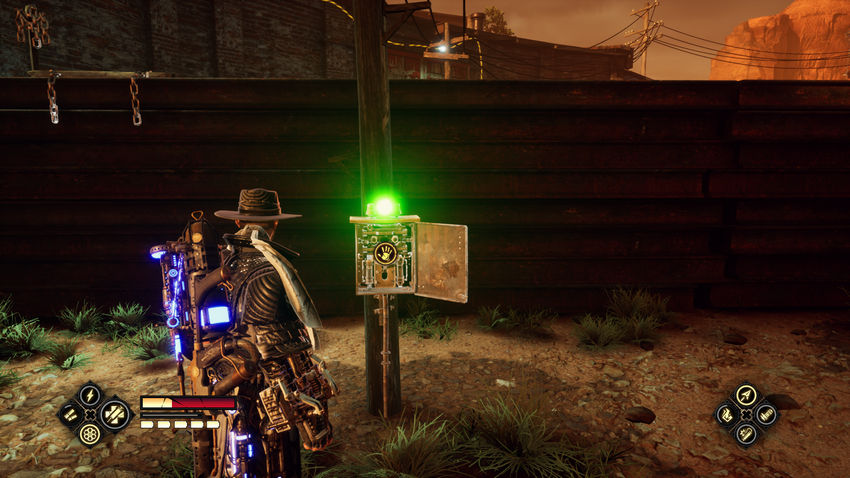Select the arrowhead ability icon
This screenshot has width=850, height=478.
point(745,395)
